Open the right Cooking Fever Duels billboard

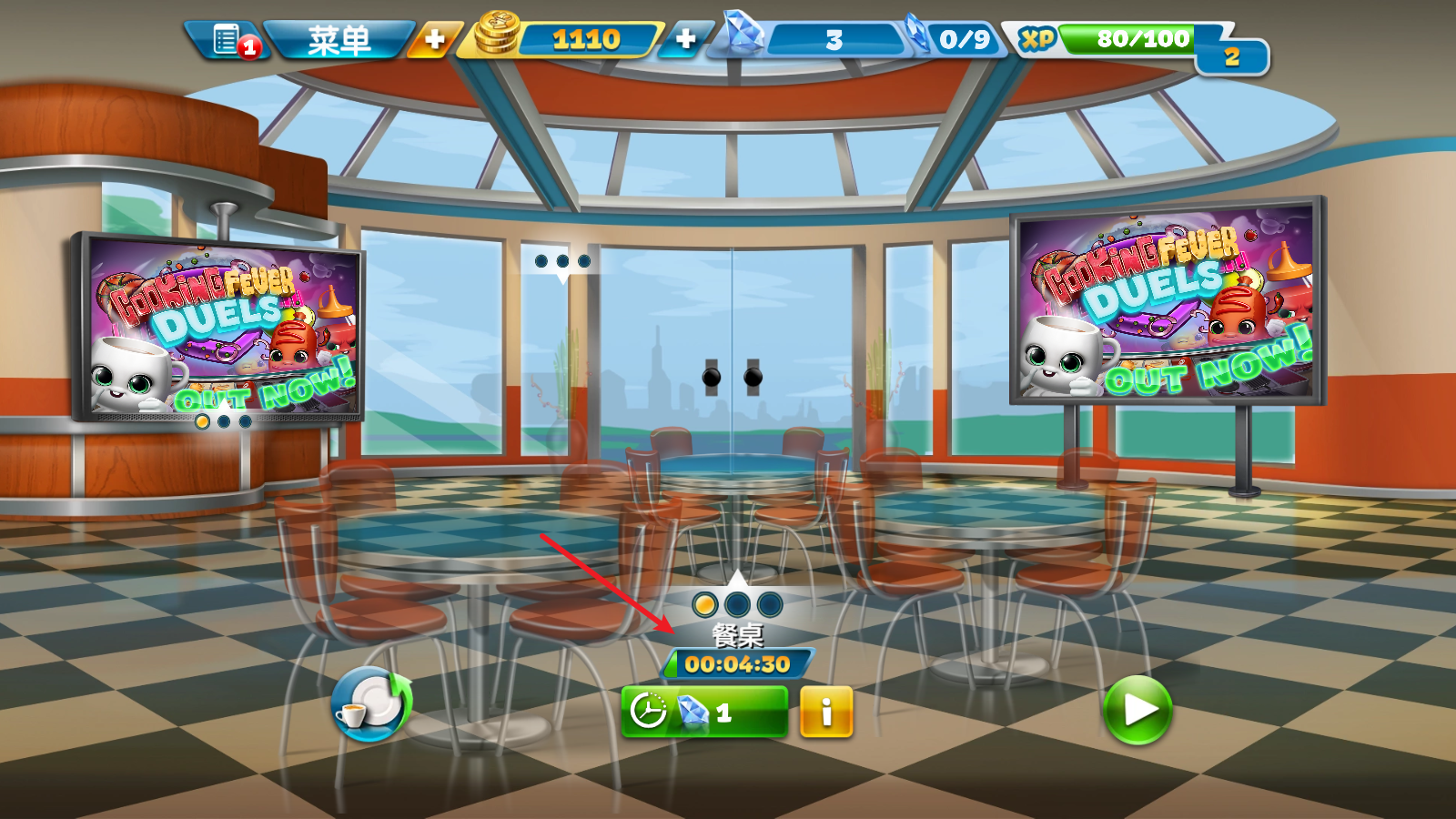[x=1167, y=302]
